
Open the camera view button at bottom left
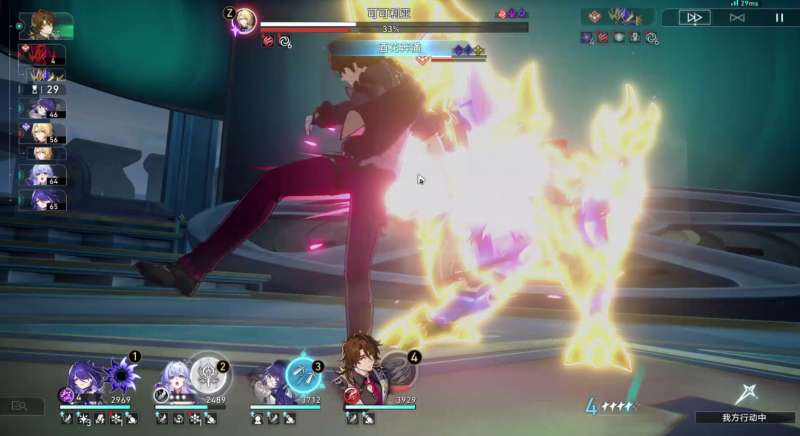point(20,406)
